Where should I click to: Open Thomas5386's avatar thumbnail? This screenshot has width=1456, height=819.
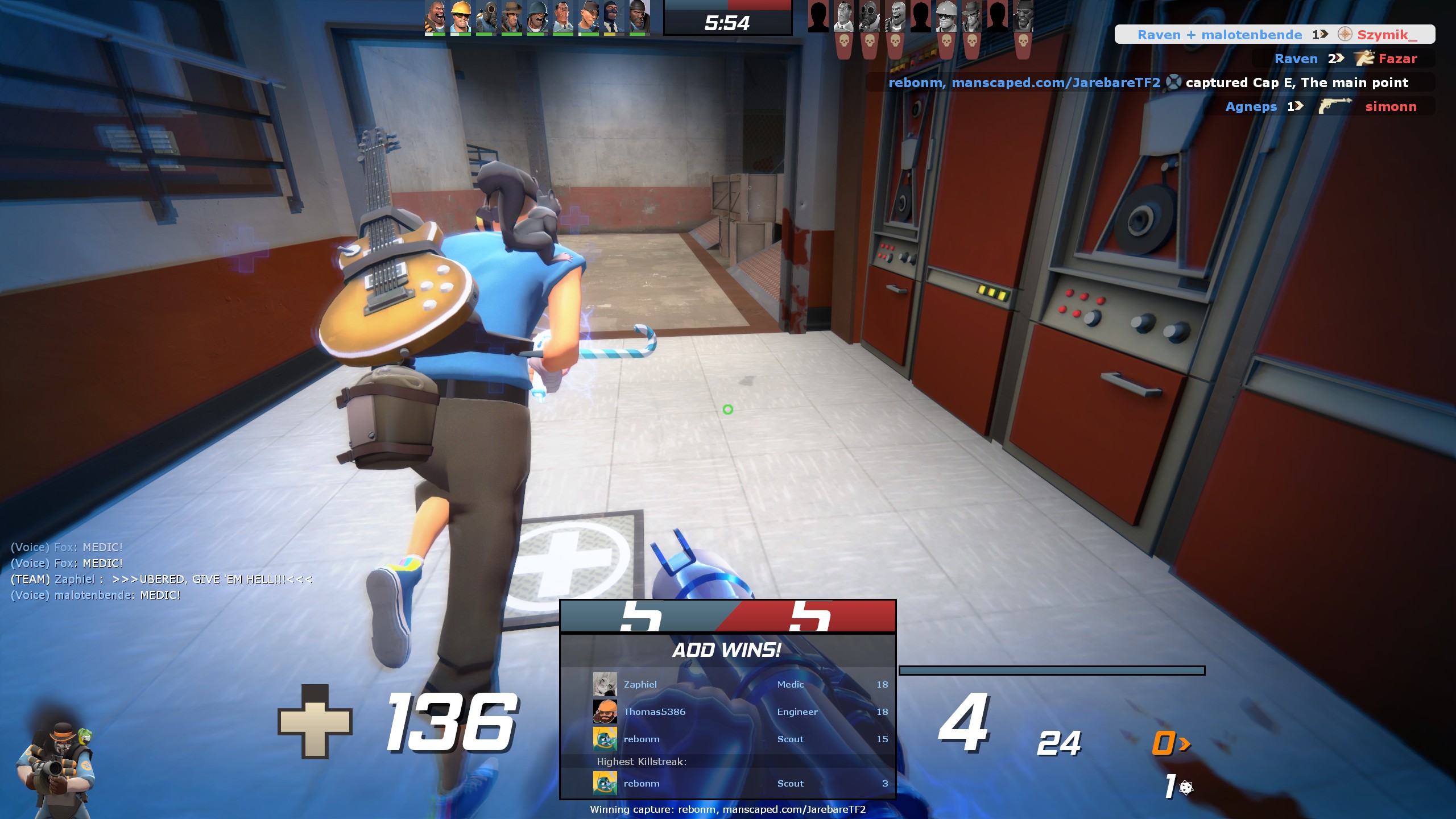pos(605,712)
